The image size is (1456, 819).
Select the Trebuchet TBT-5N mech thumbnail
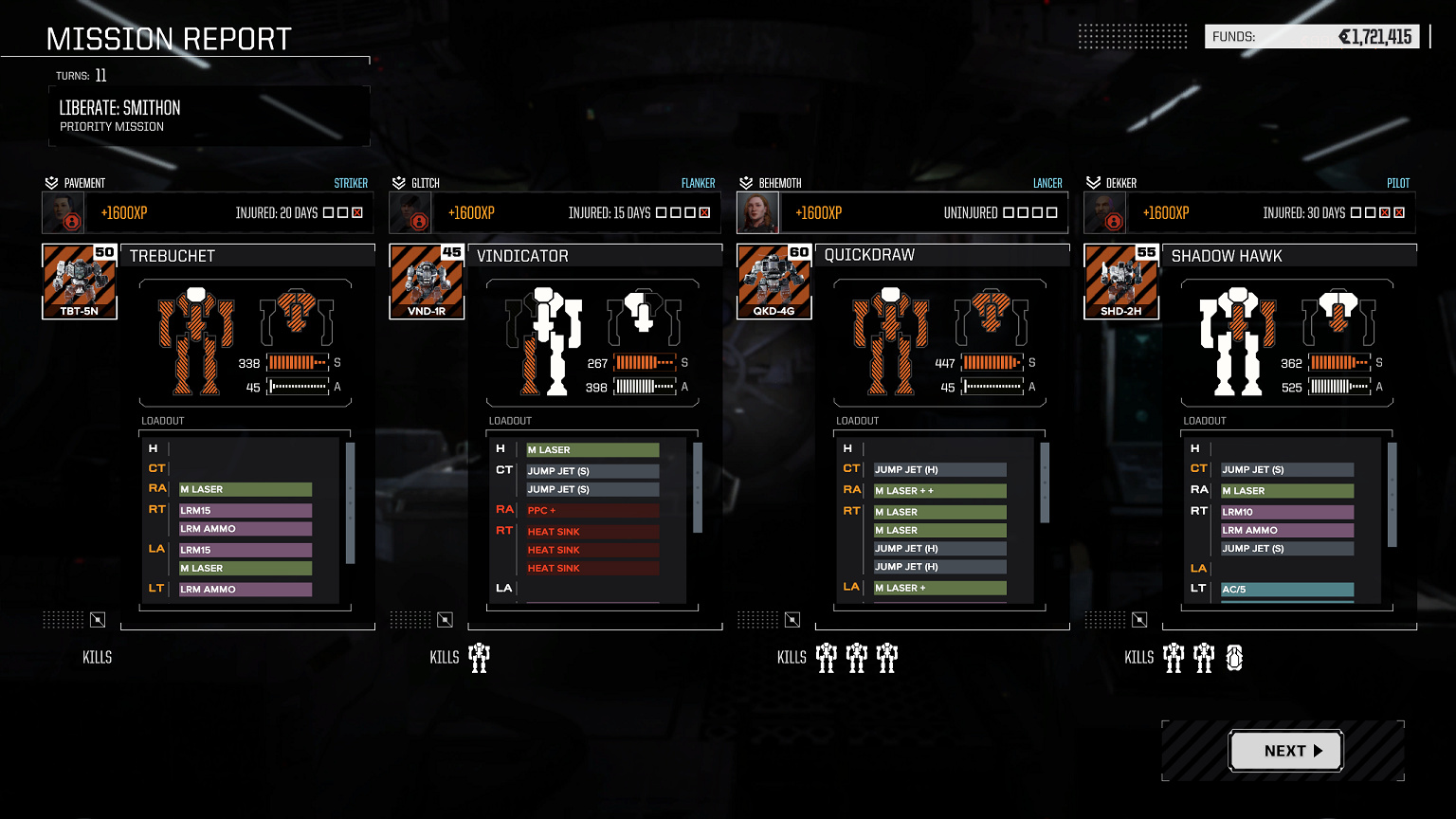80,281
